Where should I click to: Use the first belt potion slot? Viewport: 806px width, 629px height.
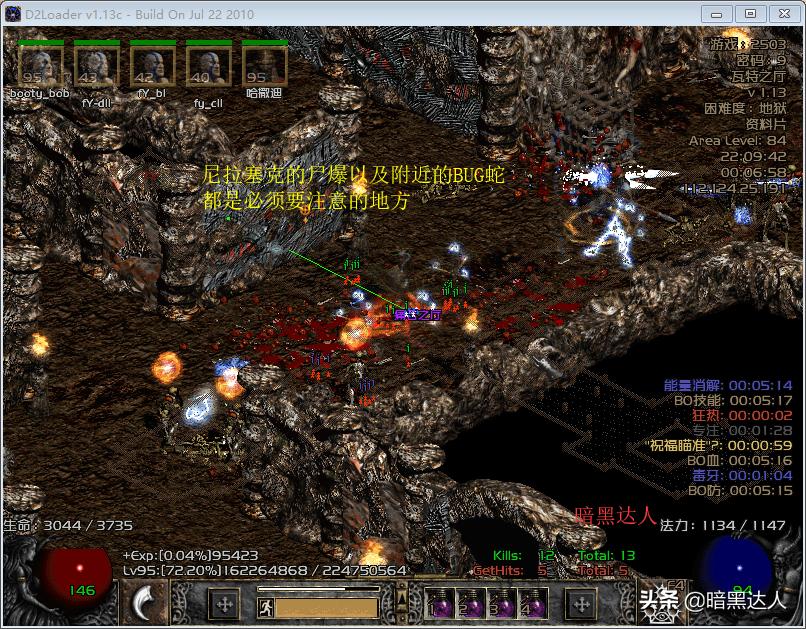pyautogui.click(x=439, y=604)
